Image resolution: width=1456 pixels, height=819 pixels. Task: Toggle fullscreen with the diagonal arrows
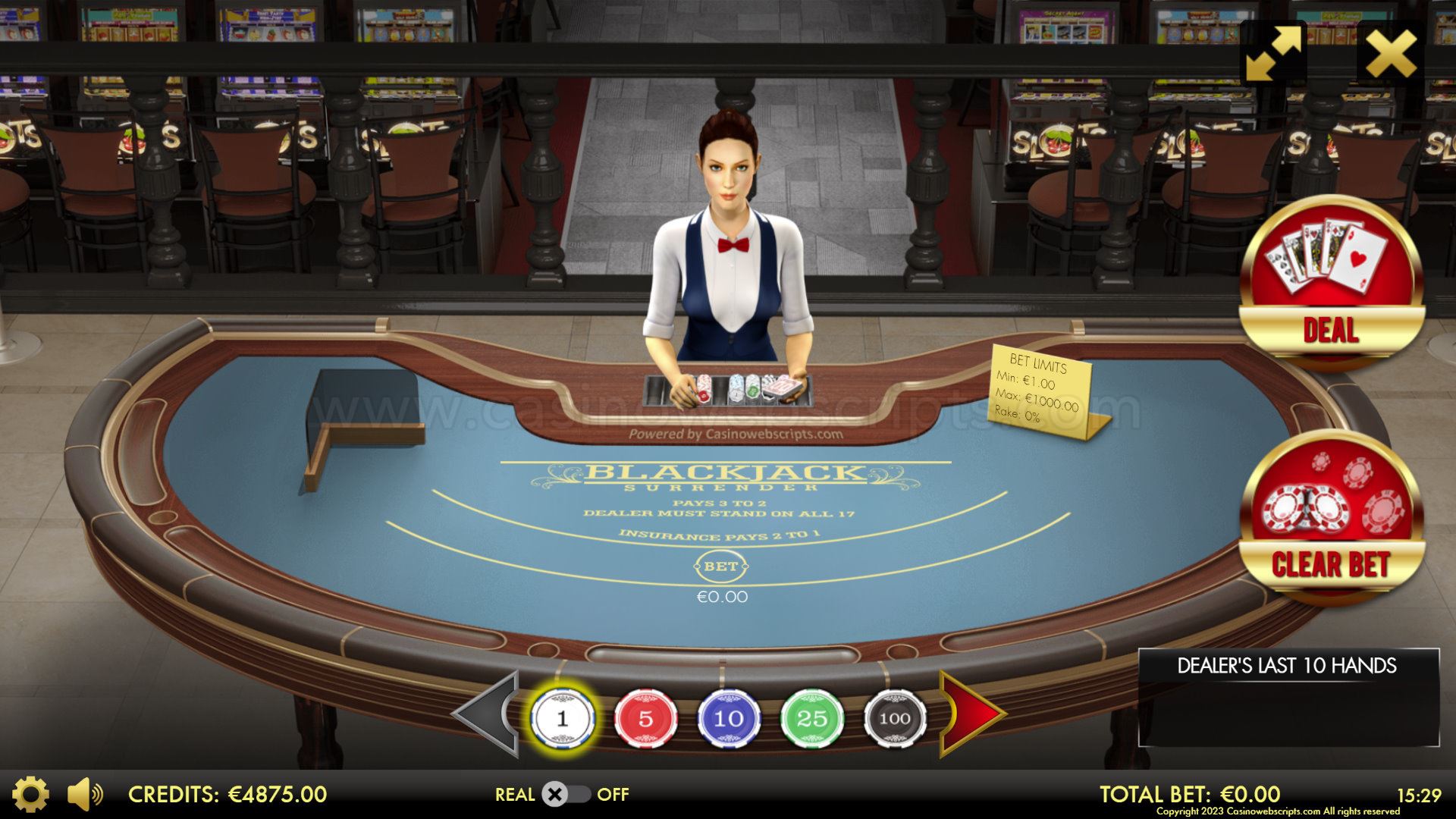[x=1273, y=52]
